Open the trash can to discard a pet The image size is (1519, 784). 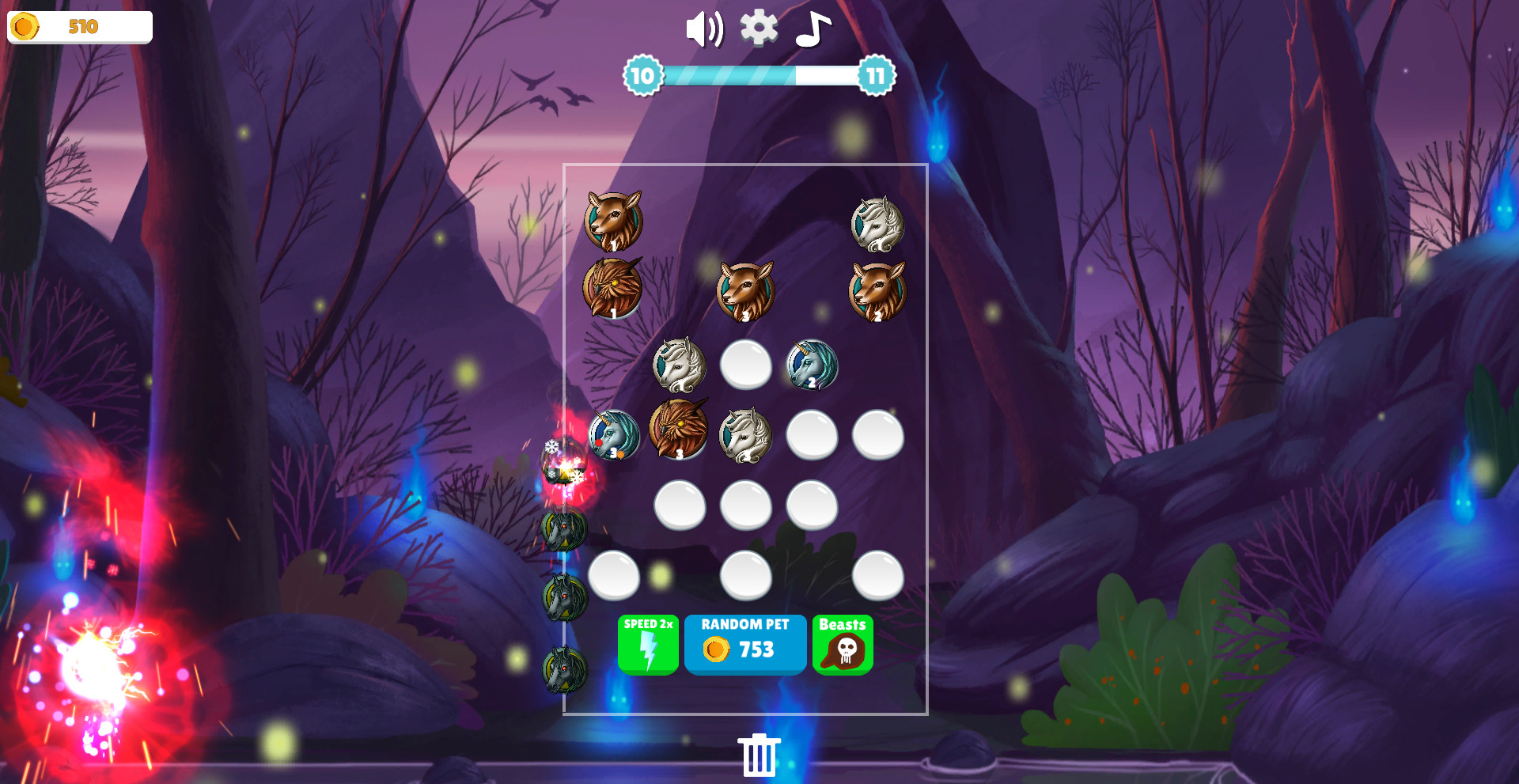(759, 756)
